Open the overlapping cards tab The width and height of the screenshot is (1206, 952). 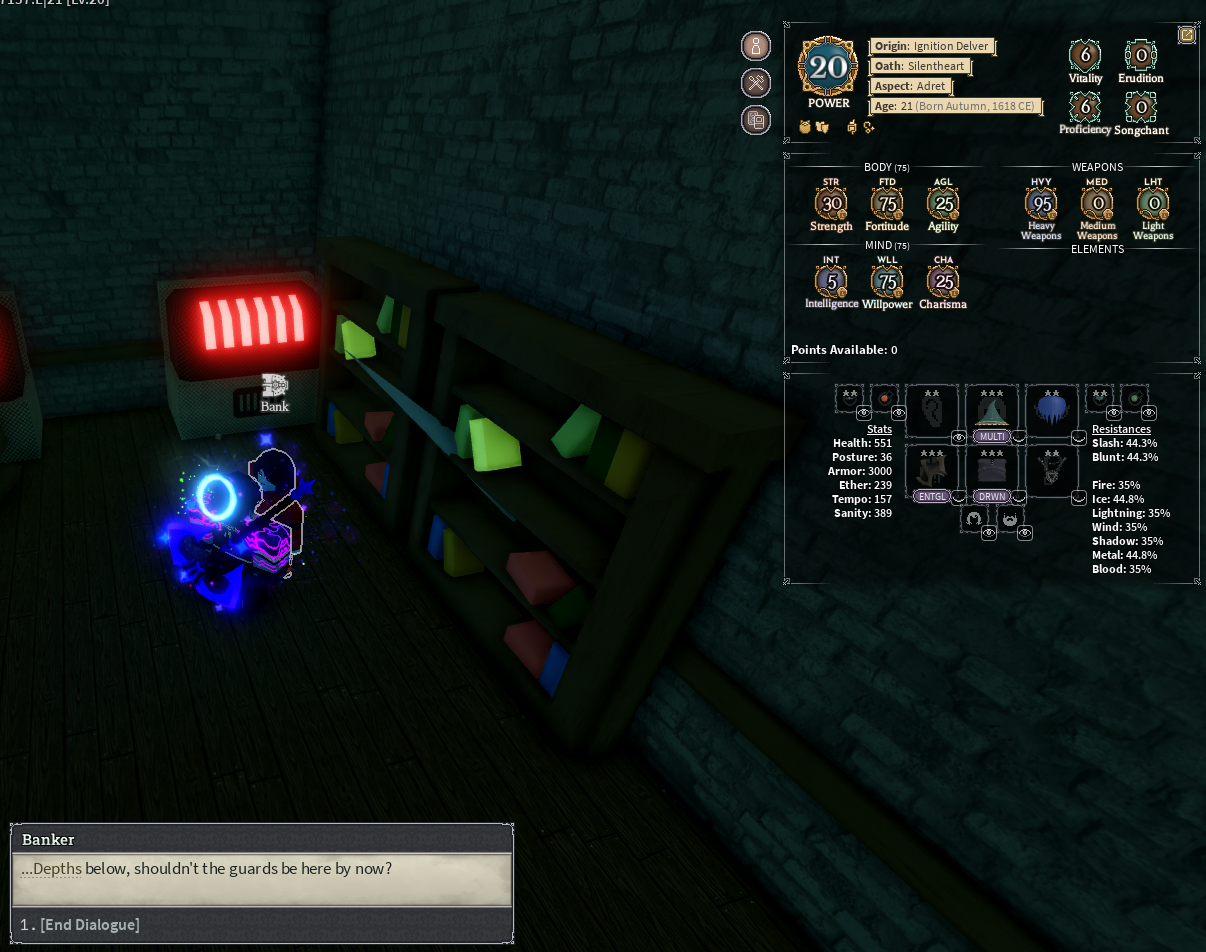tap(756, 120)
